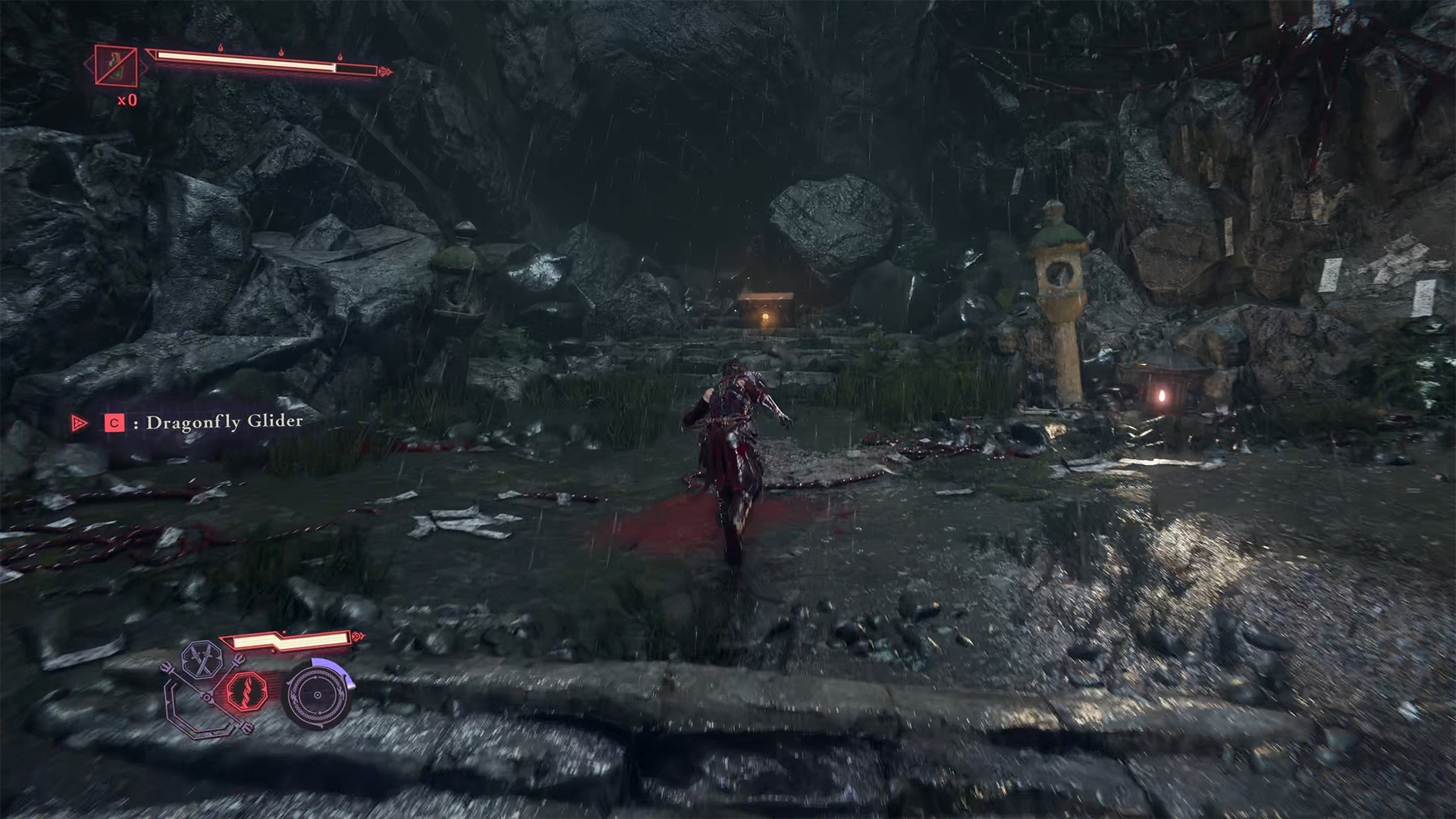Select the green potion flask item slot

tap(116, 65)
